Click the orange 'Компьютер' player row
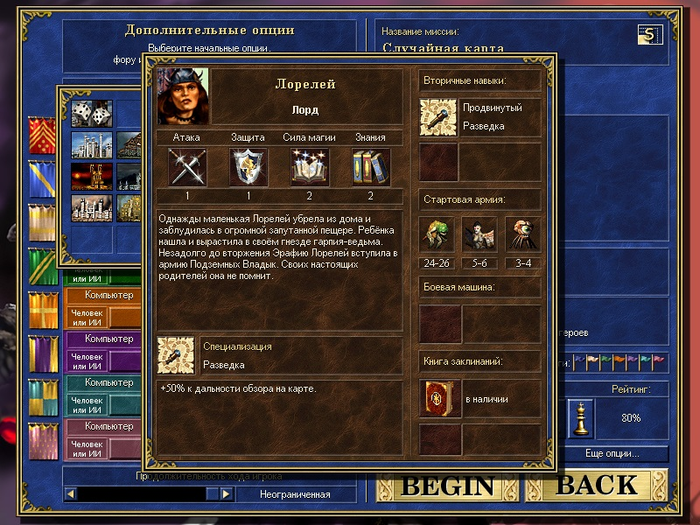This screenshot has height=525, width=700. [x=109, y=295]
